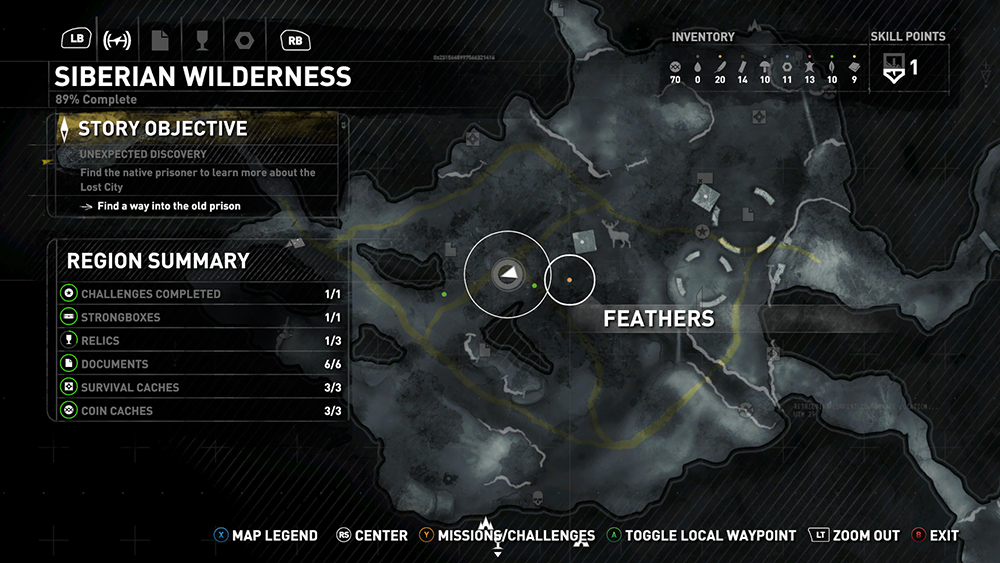The image size is (1000, 563).
Task: Open the goblet-shaped tab
Action: pos(201,40)
